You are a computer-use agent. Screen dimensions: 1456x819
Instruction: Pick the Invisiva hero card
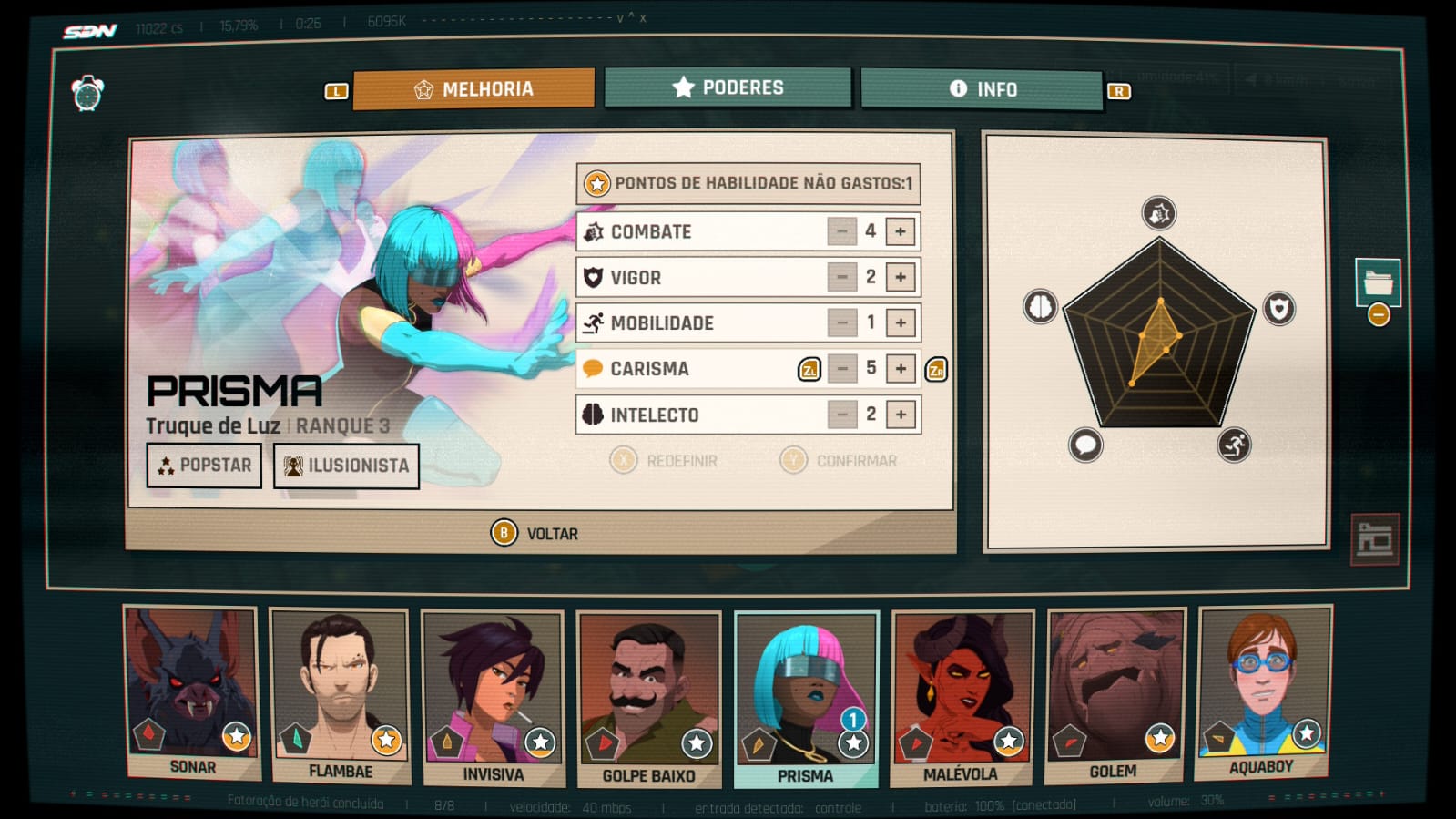(493, 697)
